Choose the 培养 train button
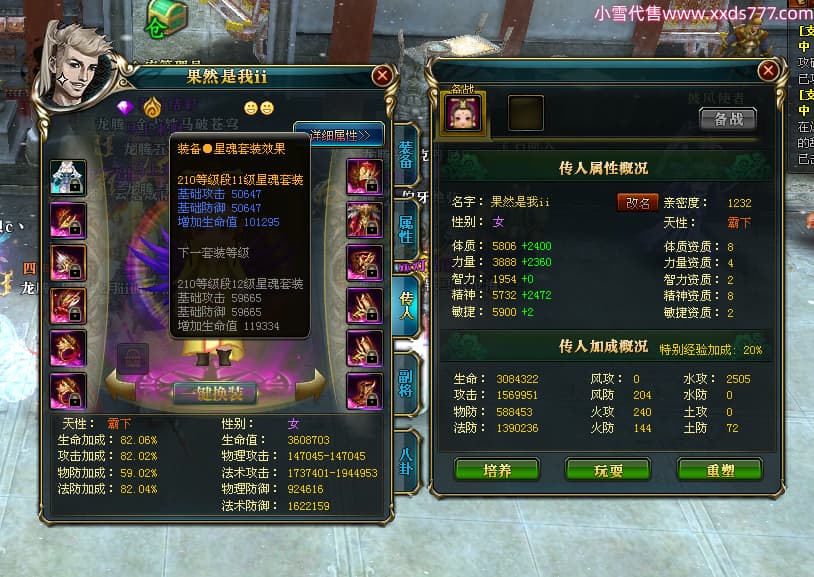 click(496, 469)
